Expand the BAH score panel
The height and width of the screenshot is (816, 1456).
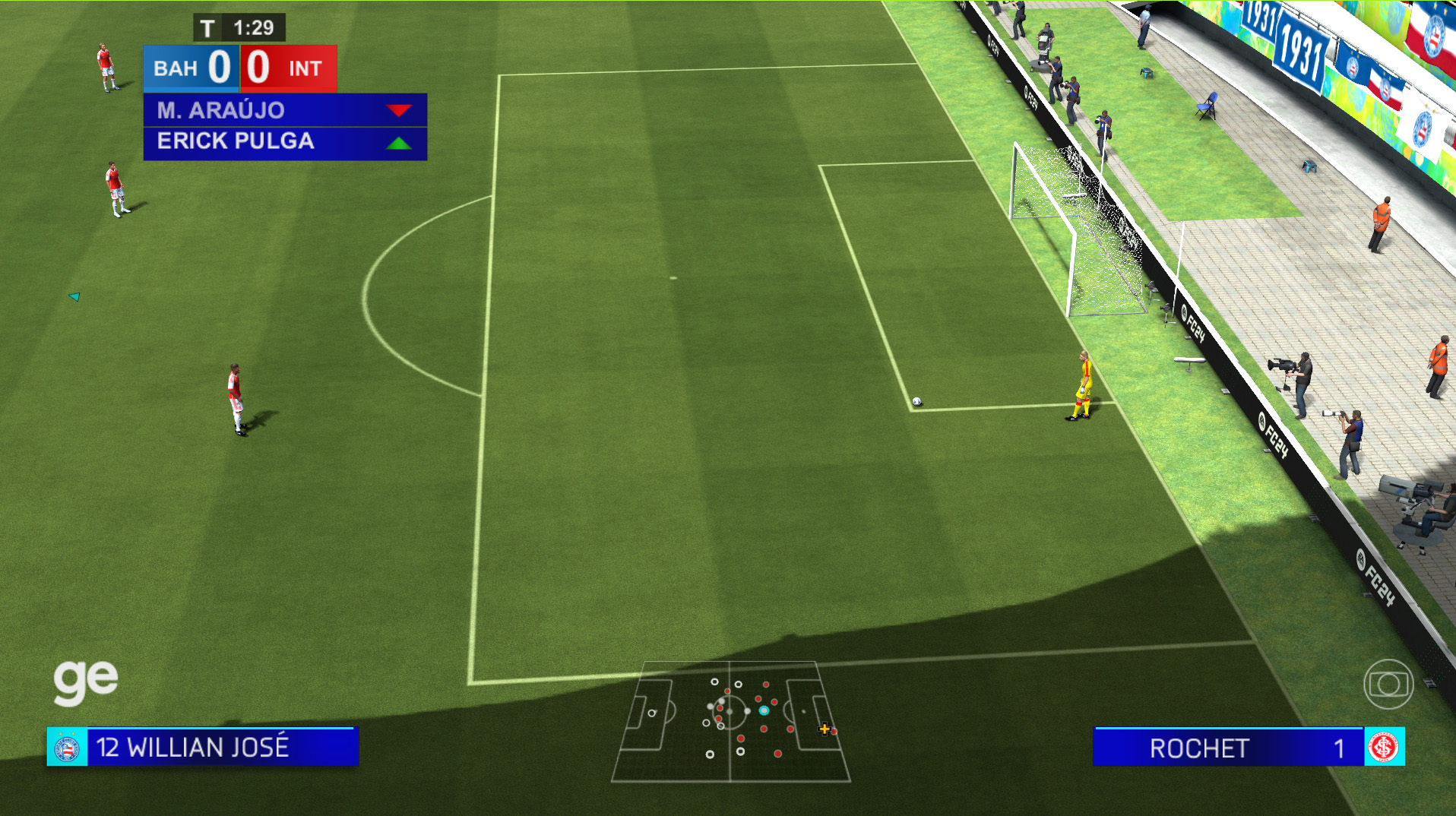pyautogui.click(x=191, y=68)
